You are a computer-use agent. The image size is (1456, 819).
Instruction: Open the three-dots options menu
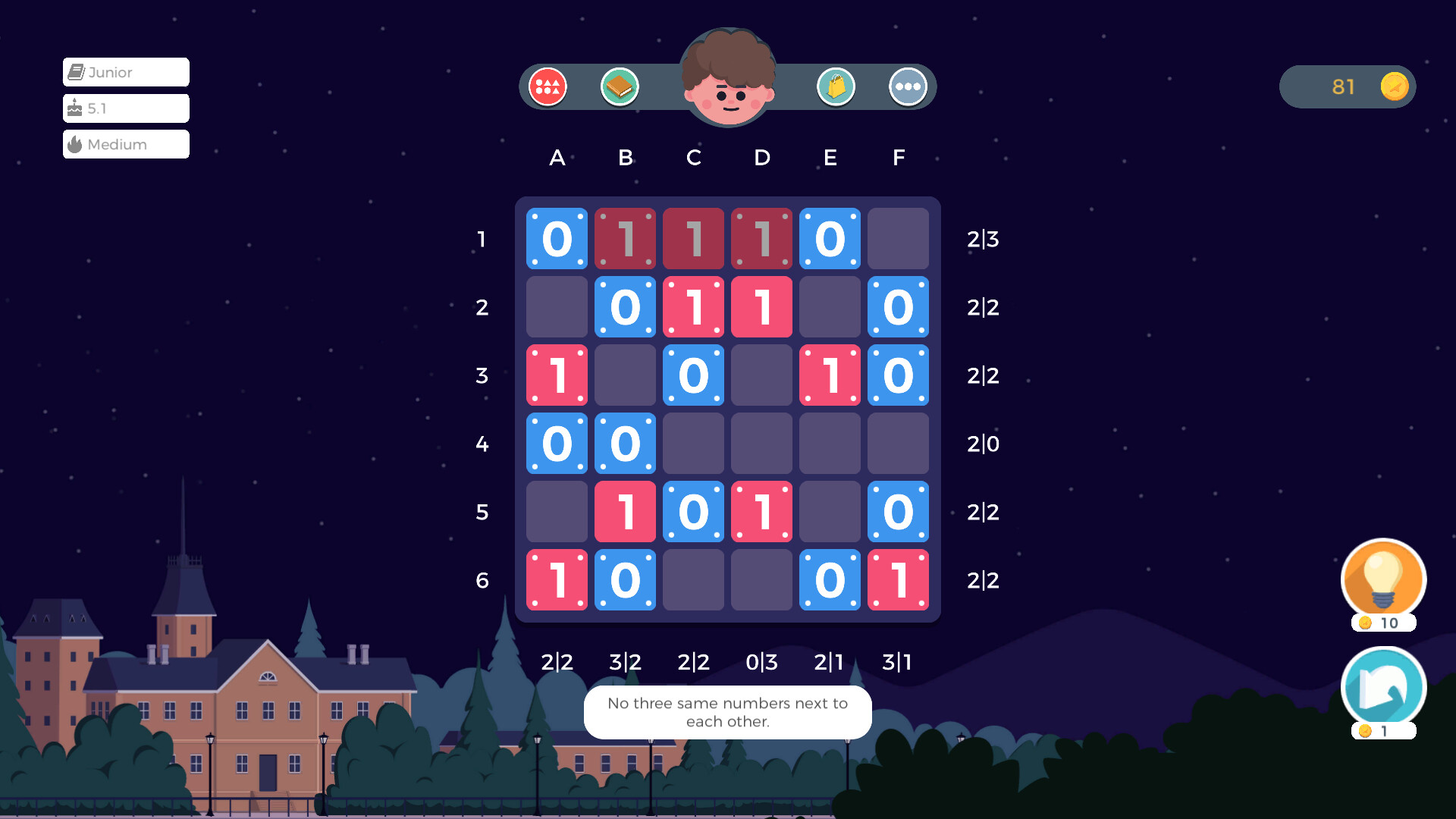point(908,86)
